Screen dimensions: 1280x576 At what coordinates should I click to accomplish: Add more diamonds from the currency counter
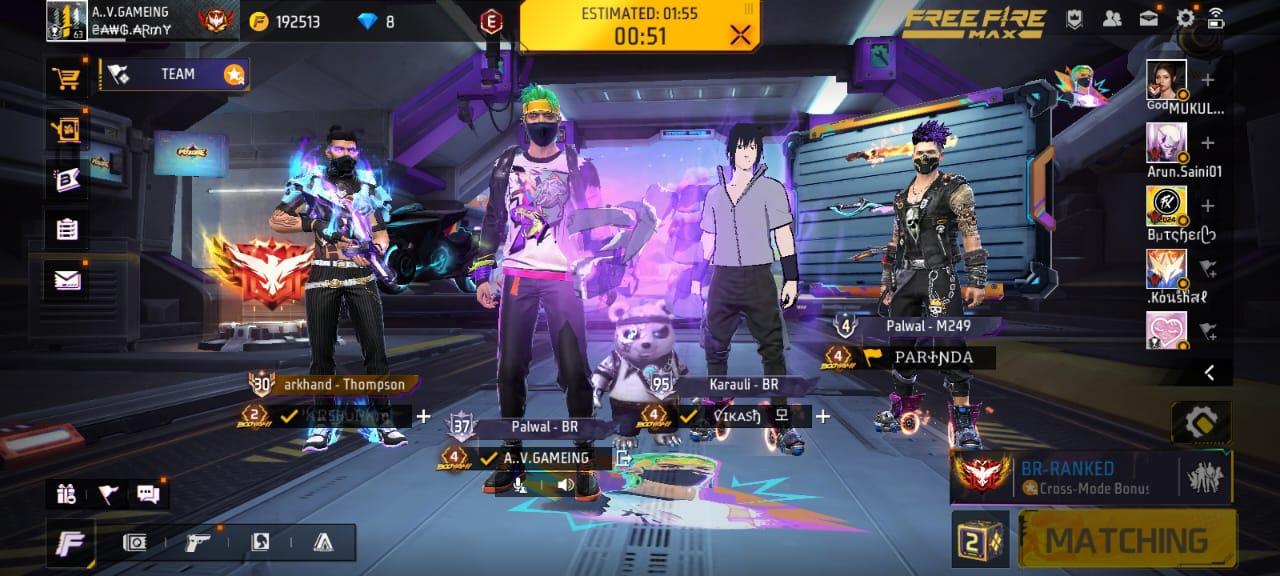pyautogui.click(x=376, y=21)
